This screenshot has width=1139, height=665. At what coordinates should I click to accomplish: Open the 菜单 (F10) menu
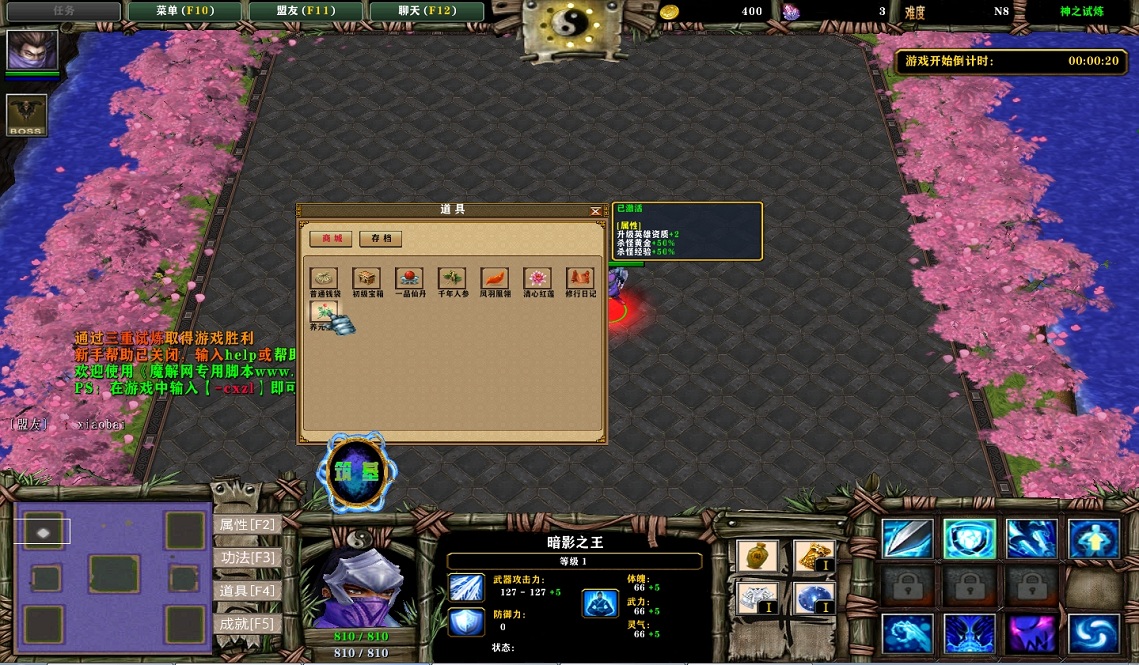coord(185,11)
